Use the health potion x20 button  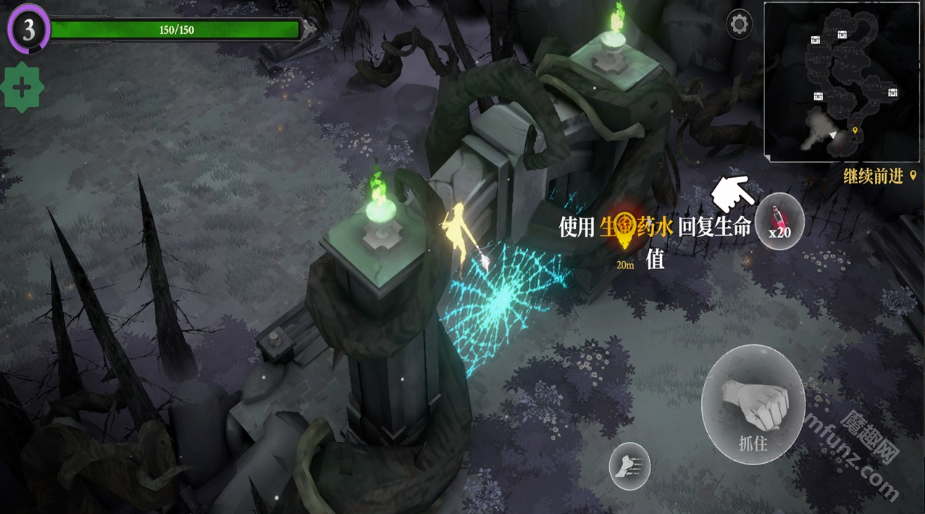(780, 221)
